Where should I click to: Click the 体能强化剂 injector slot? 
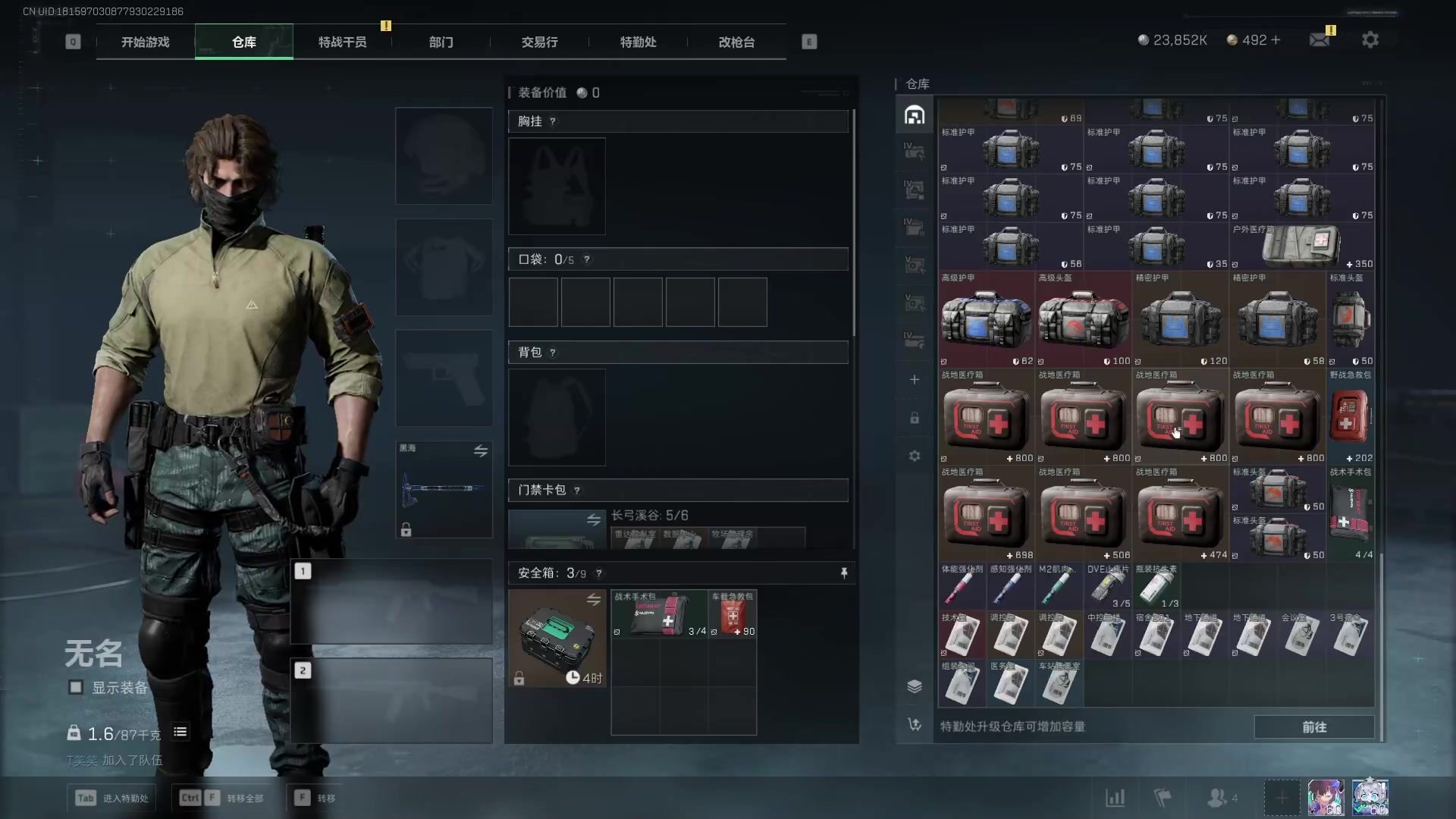click(x=962, y=587)
